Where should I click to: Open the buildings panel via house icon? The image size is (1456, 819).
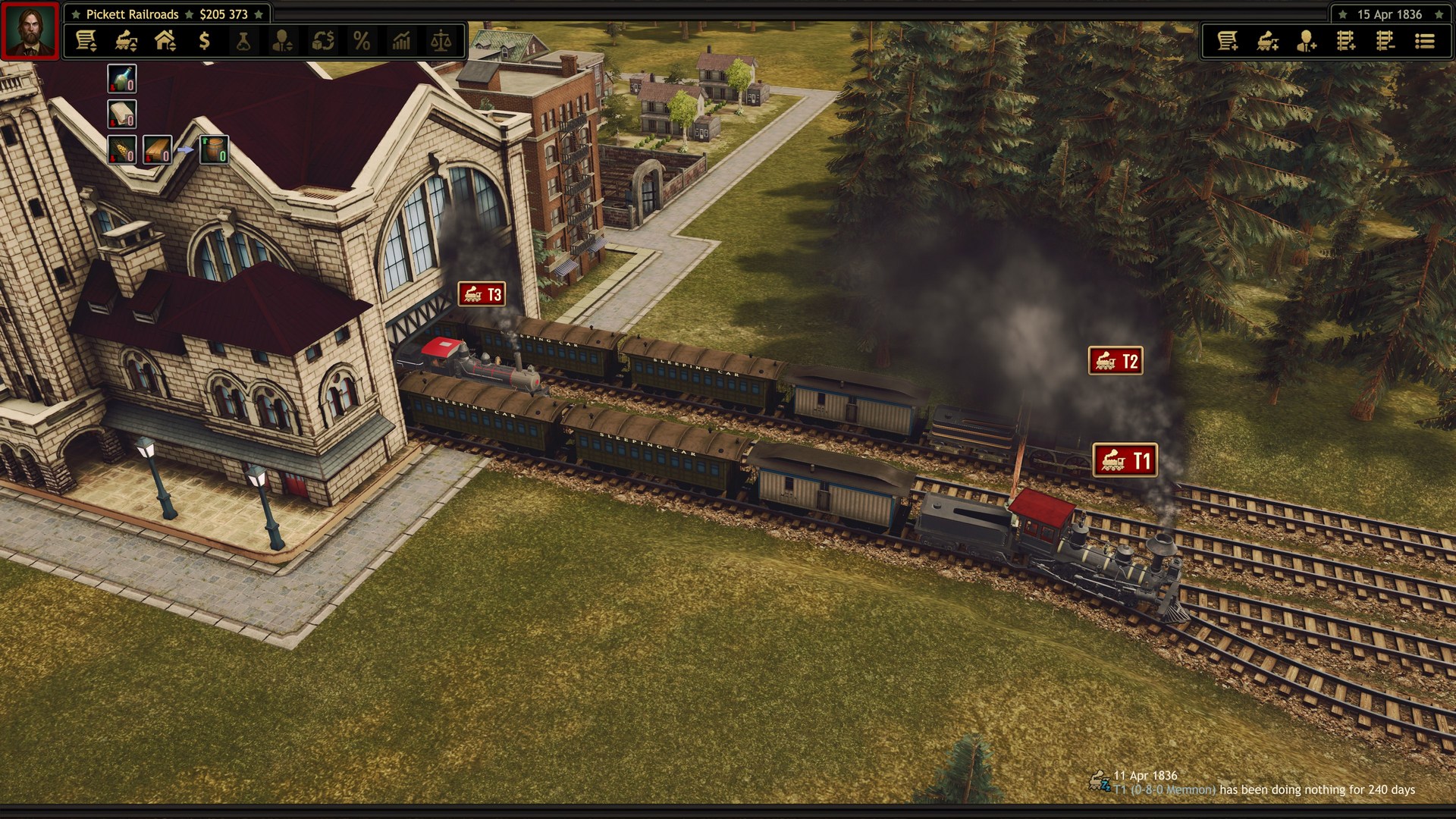point(163,41)
